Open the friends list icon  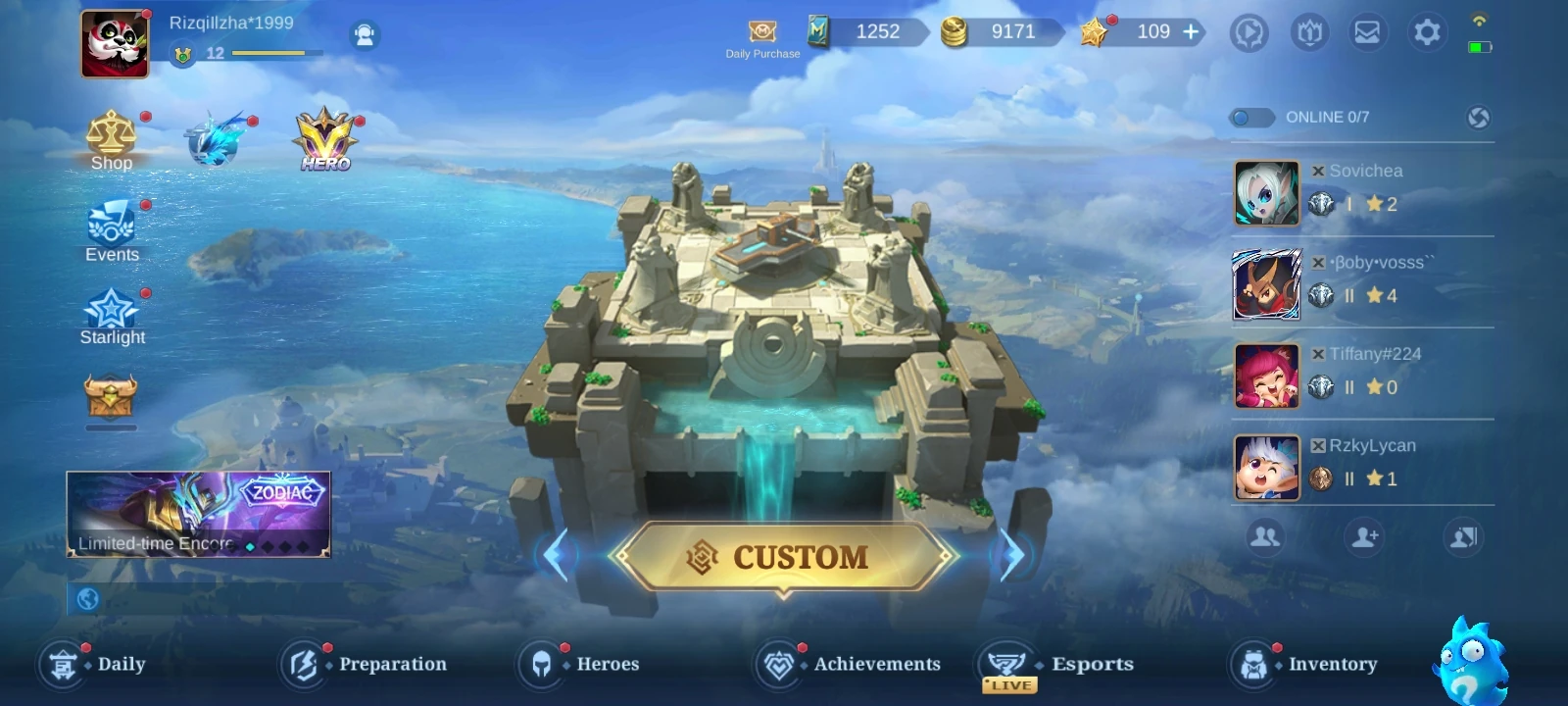1264,536
